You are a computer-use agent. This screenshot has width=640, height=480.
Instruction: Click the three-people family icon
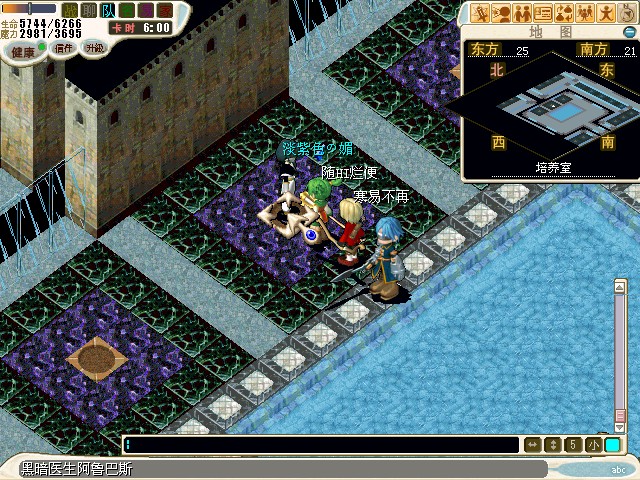pos(585,13)
